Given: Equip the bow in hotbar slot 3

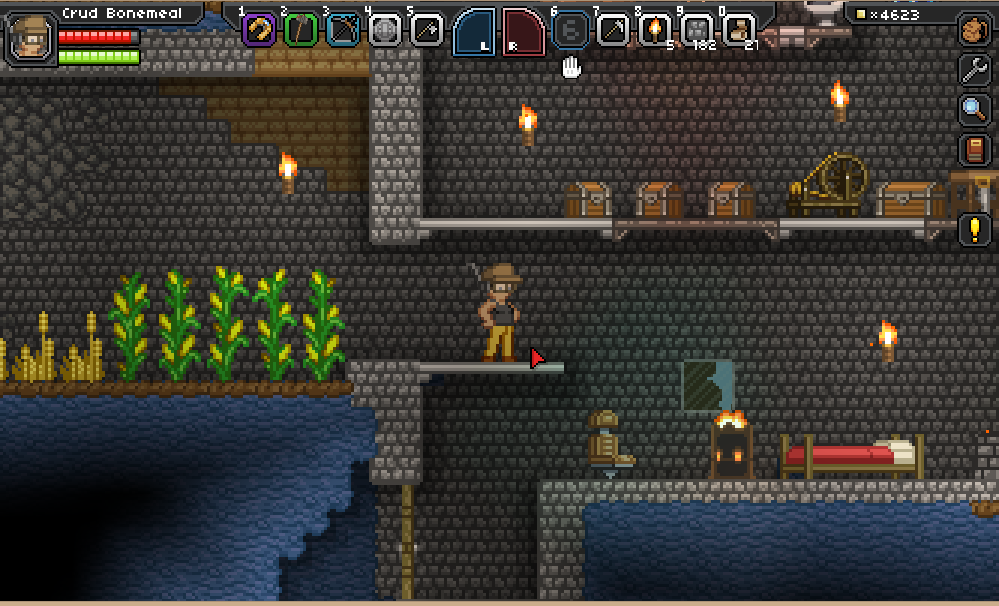Looking at the screenshot, I should [x=343, y=30].
